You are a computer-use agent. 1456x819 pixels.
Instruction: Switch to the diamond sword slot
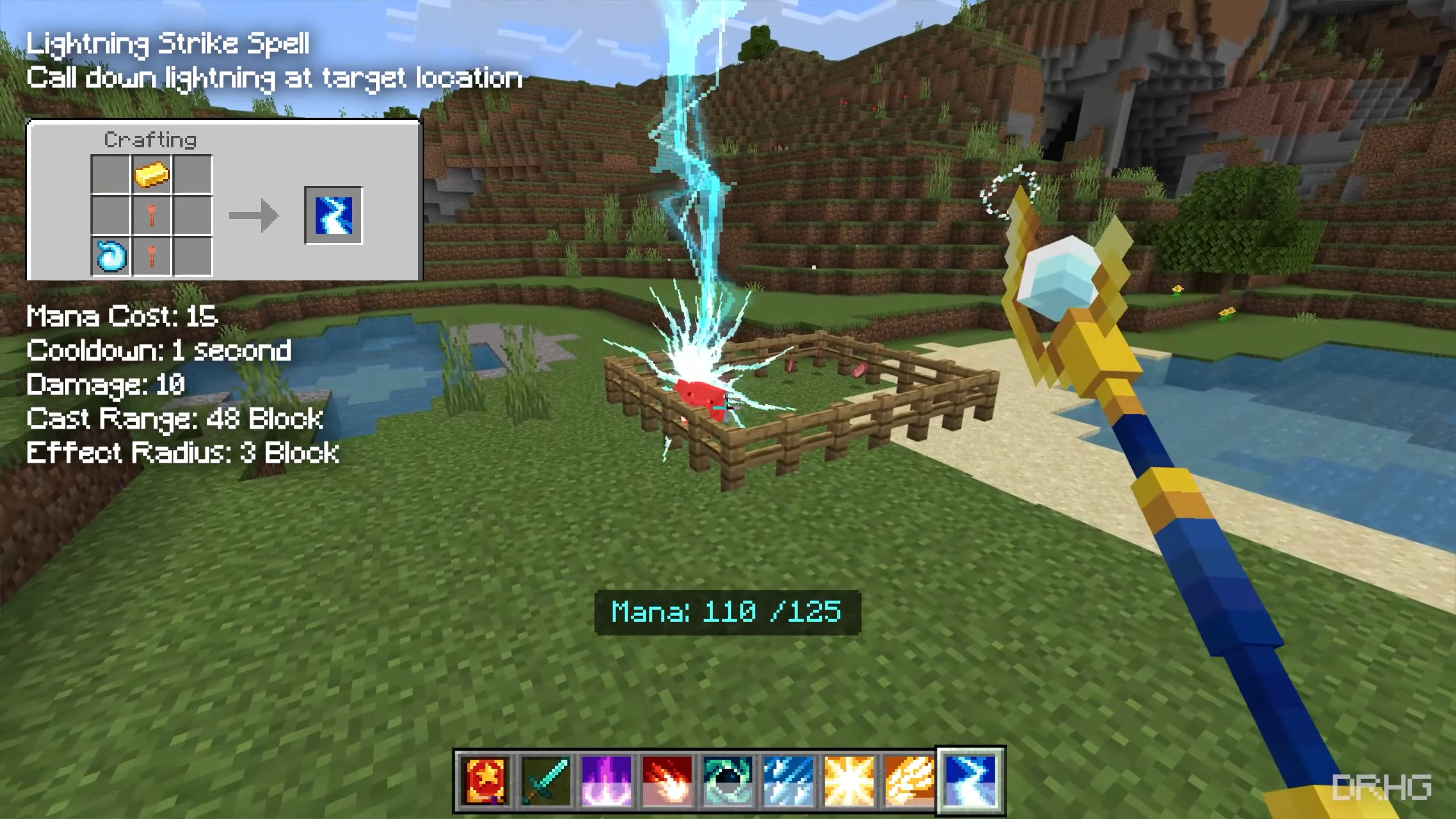[545, 781]
